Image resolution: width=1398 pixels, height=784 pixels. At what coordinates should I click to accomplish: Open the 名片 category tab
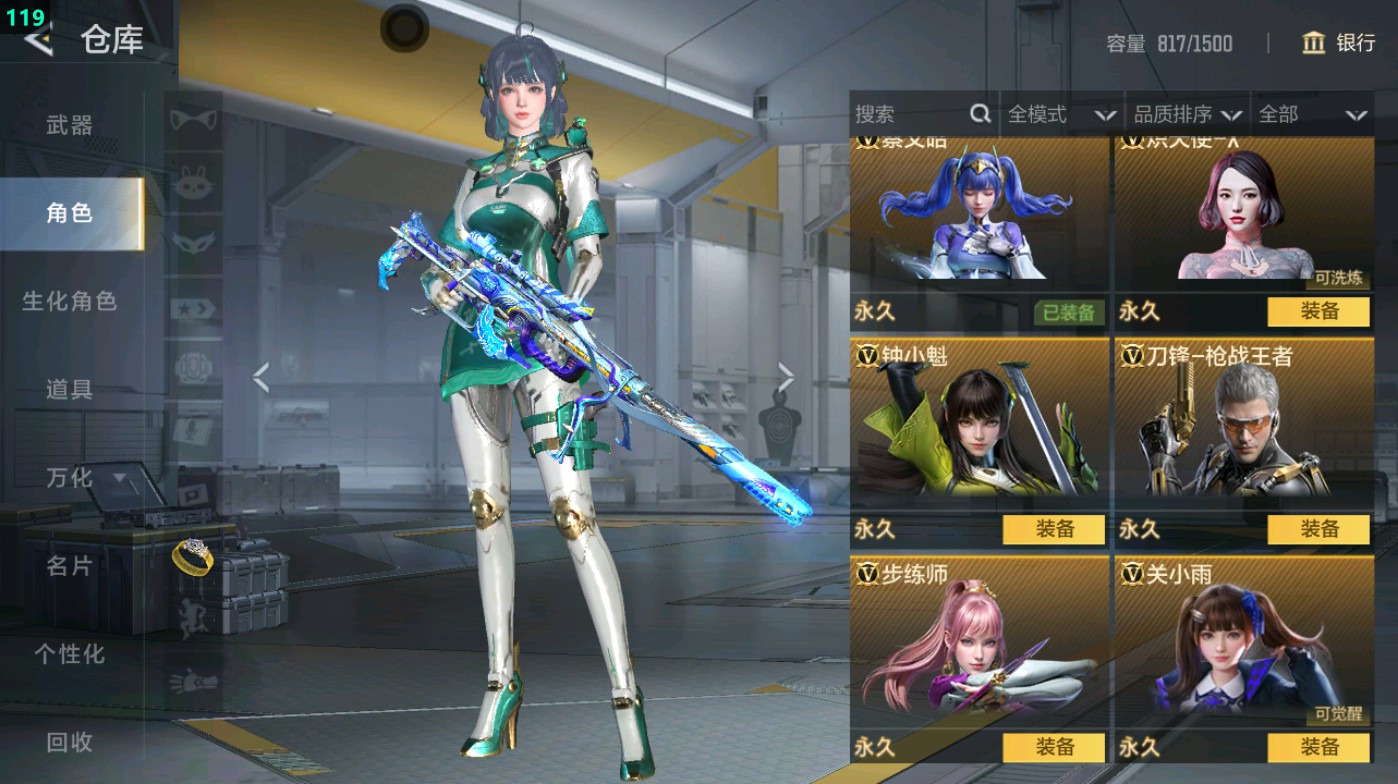[x=70, y=566]
